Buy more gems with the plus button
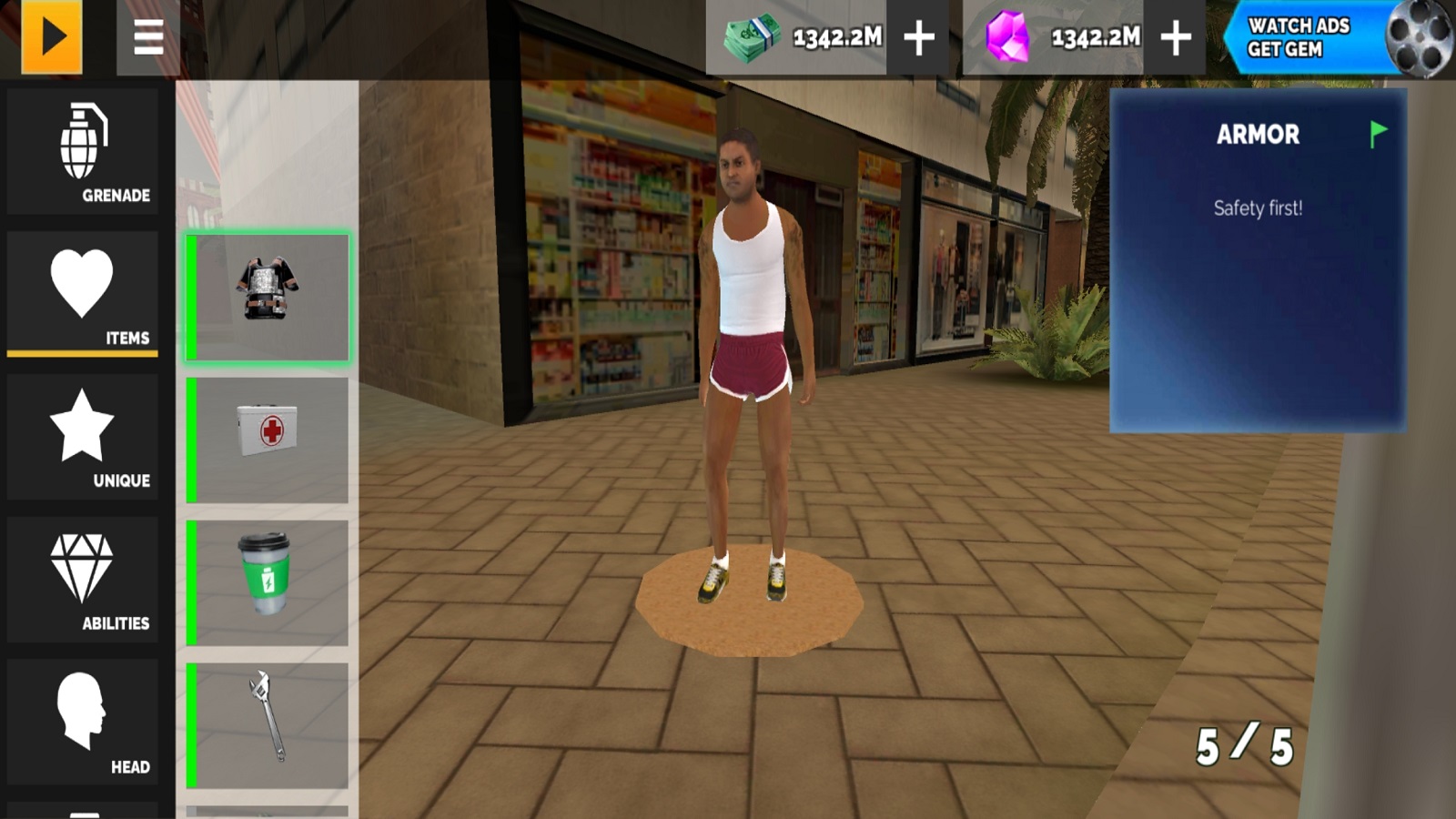Image resolution: width=1456 pixels, height=819 pixels. (1176, 38)
